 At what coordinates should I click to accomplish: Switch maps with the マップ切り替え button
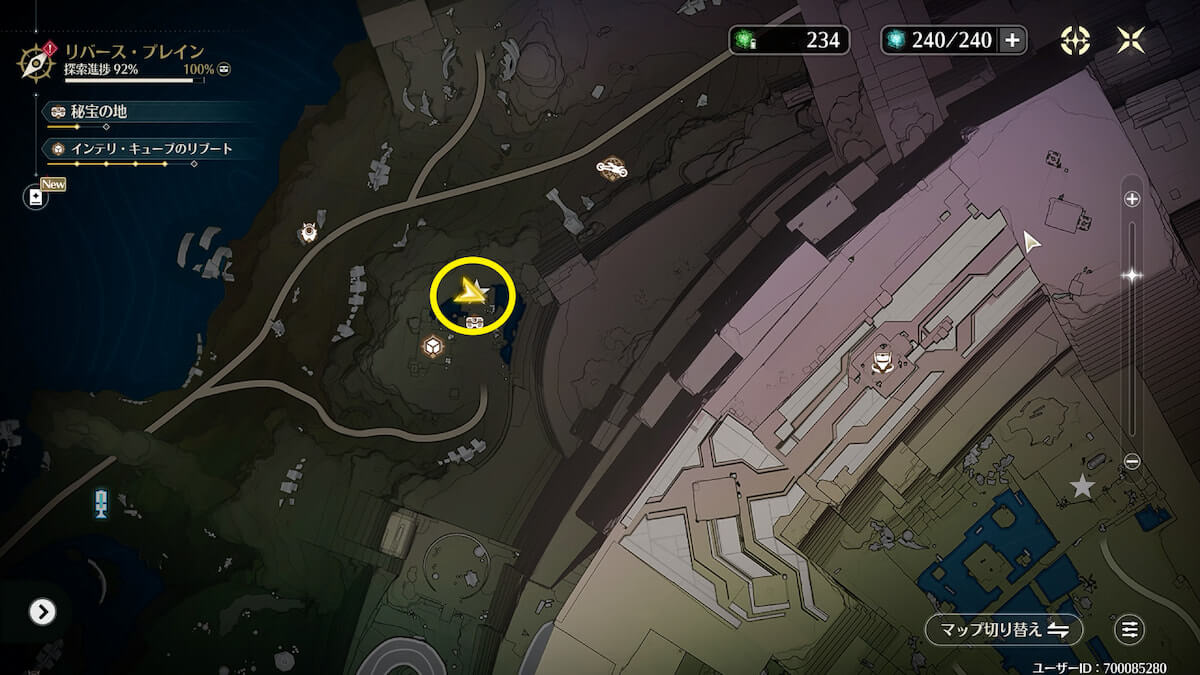click(x=1003, y=630)
